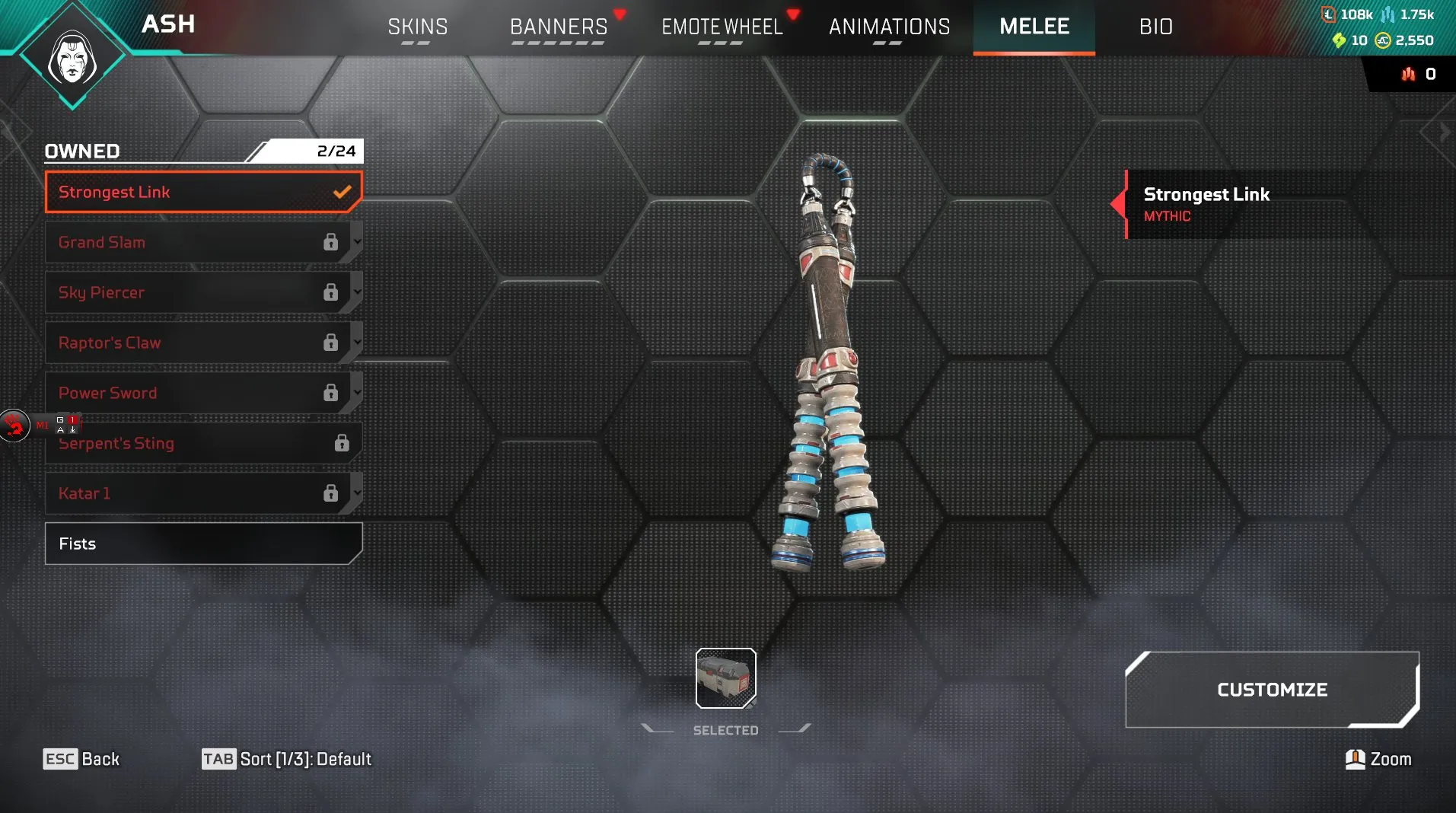1456x813 pixels.
Task: Show the Animations tab
Action: pos(889,27)
